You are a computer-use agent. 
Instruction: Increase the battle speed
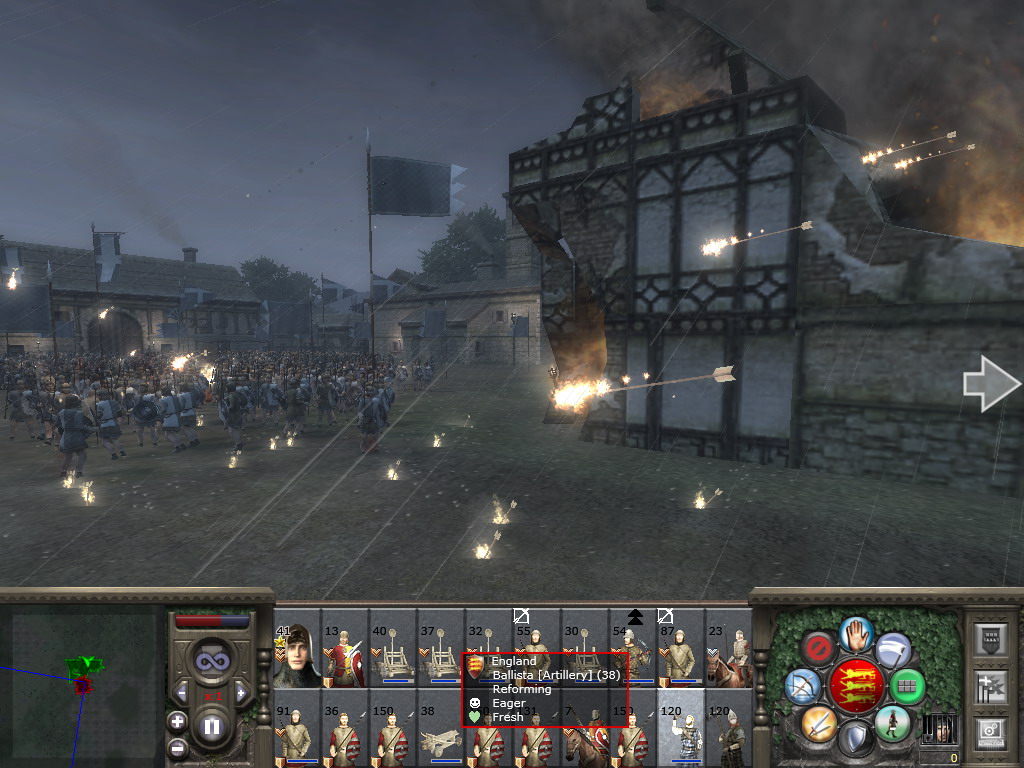241,692
